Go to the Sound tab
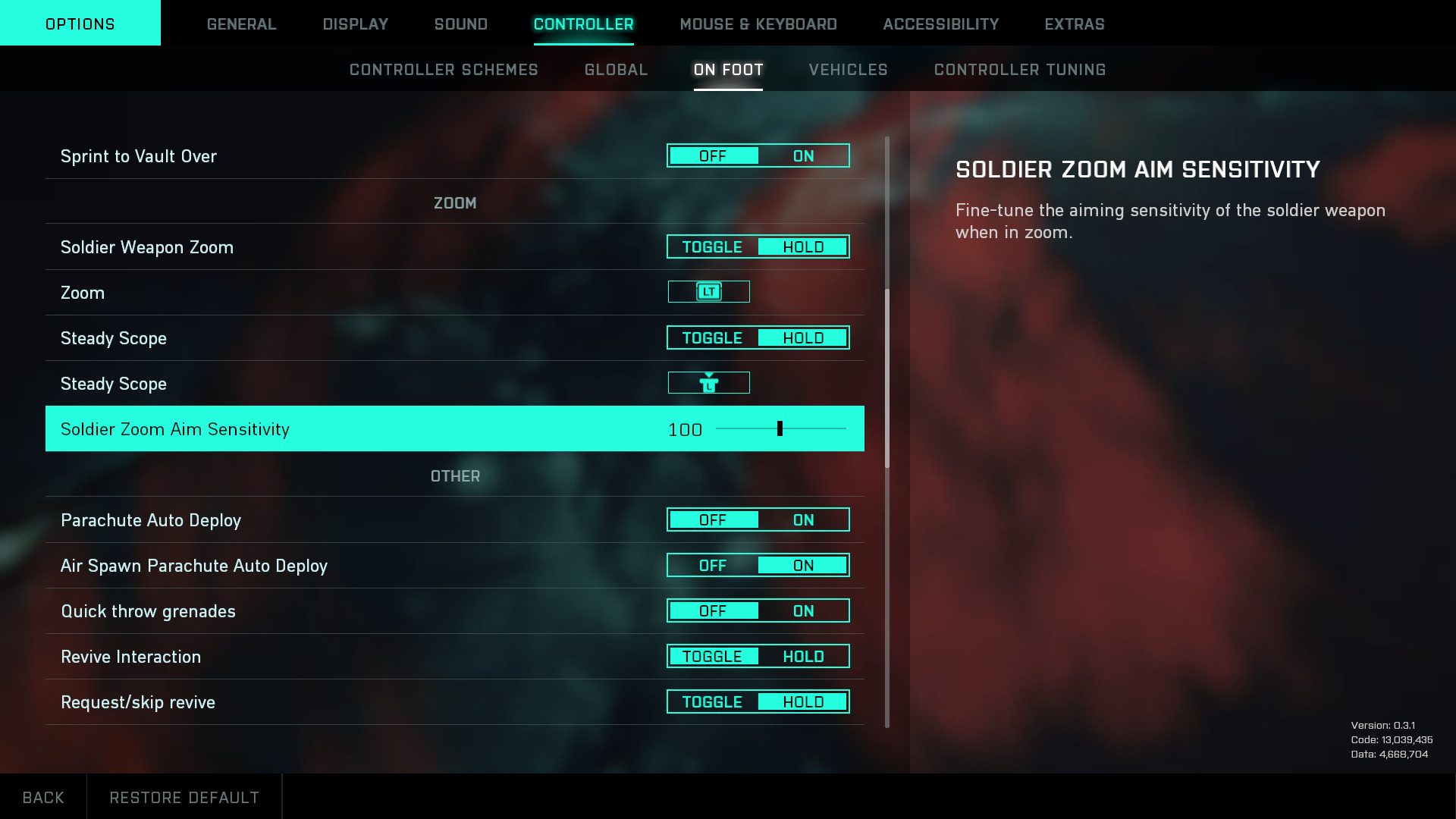The width and height of the screenshot is (1456, 819). (460, 24)
